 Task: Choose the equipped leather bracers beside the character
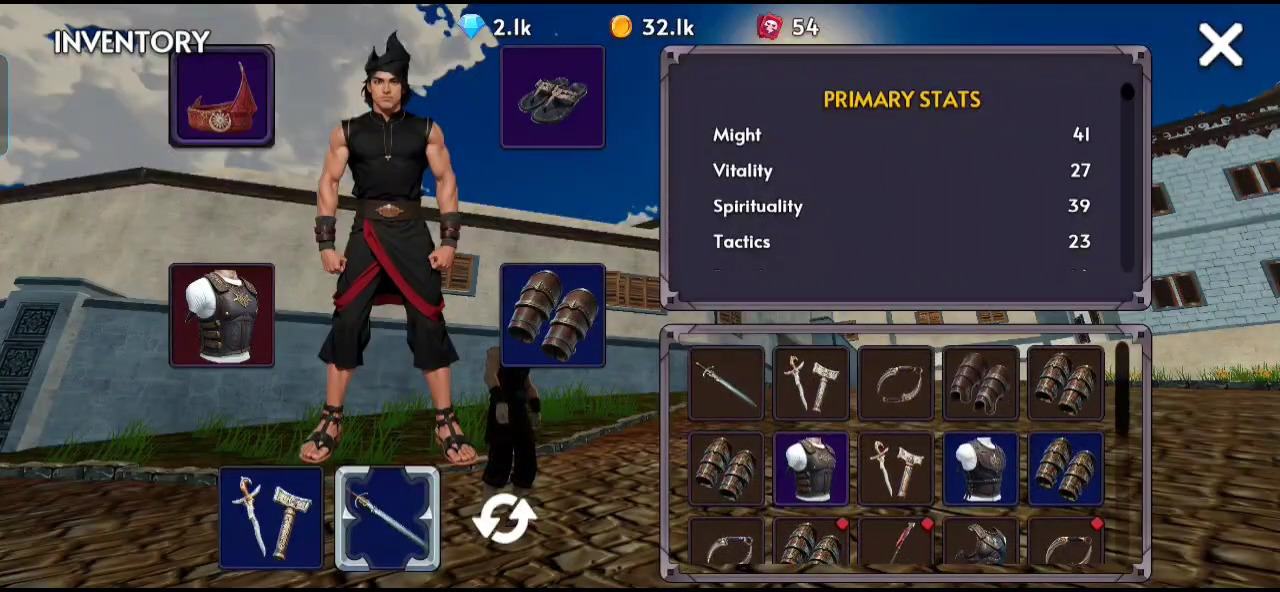point(553,315)
